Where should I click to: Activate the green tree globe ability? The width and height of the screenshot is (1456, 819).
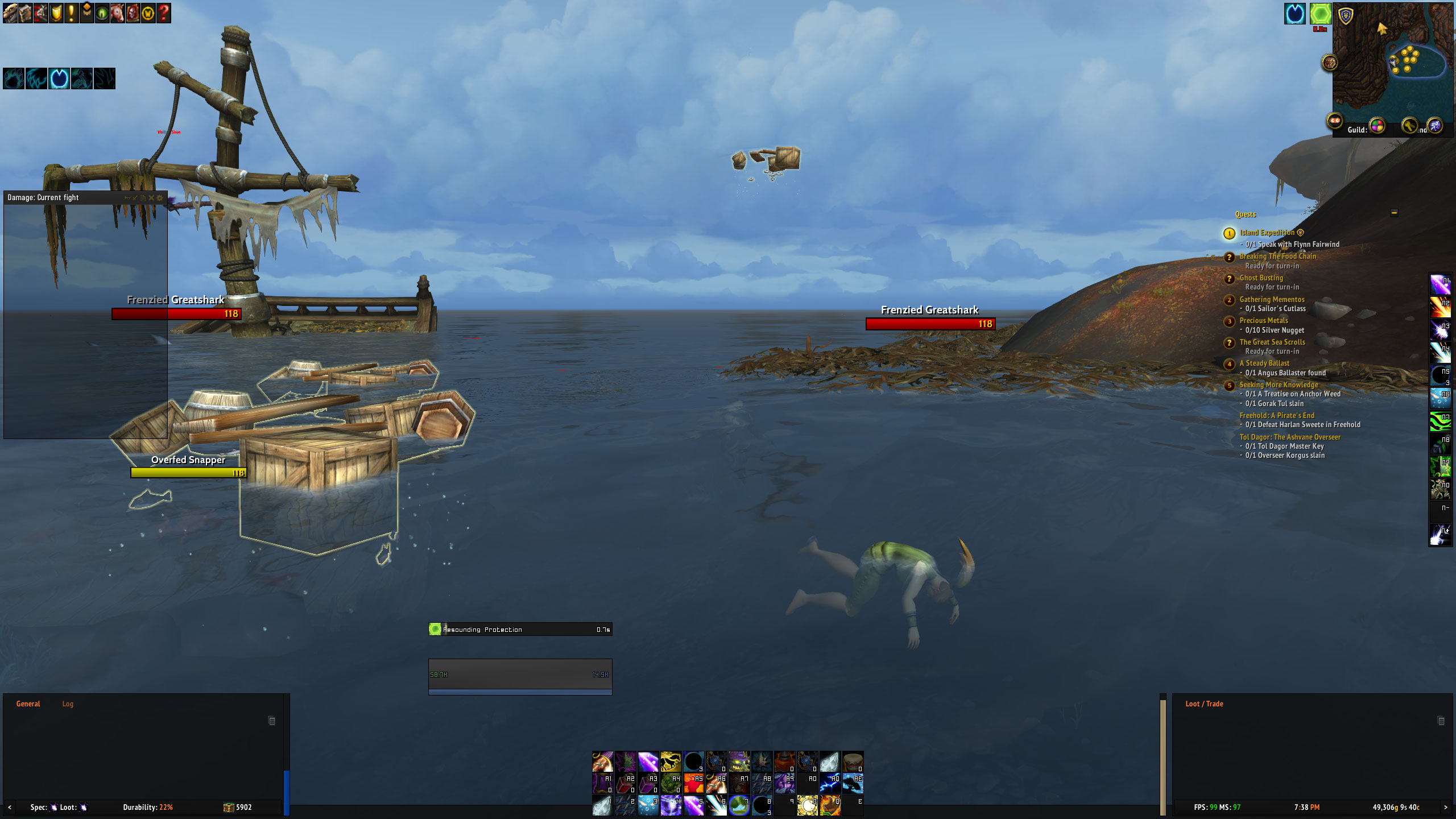[739, 805]
